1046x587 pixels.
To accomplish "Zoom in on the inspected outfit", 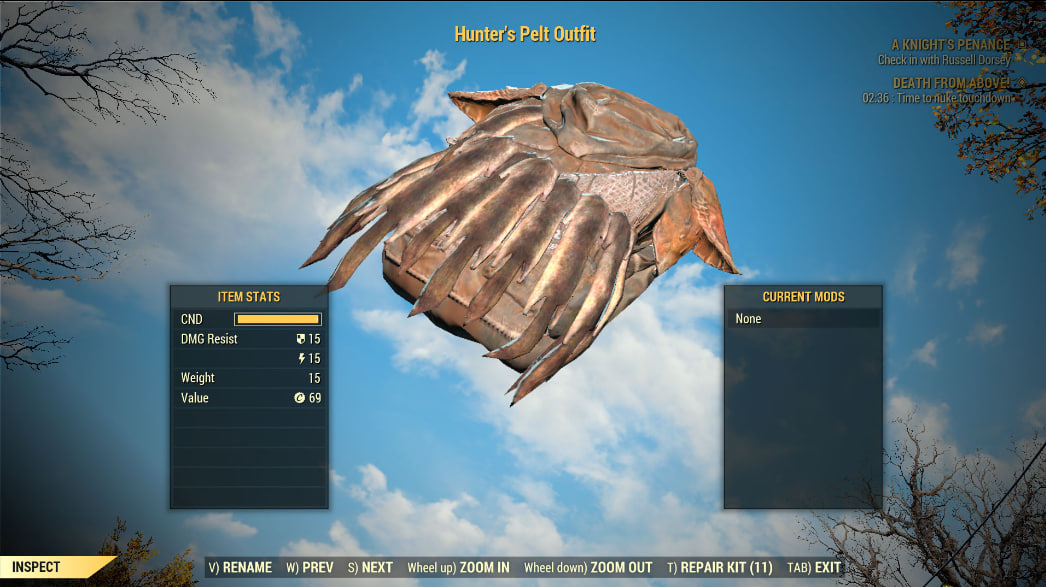I will [459, 567].
